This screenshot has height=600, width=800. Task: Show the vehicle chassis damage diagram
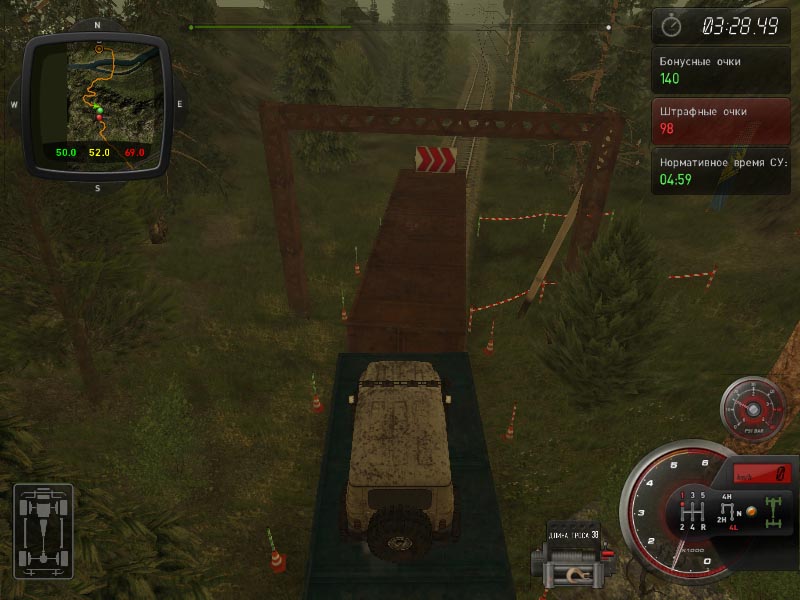43,532
